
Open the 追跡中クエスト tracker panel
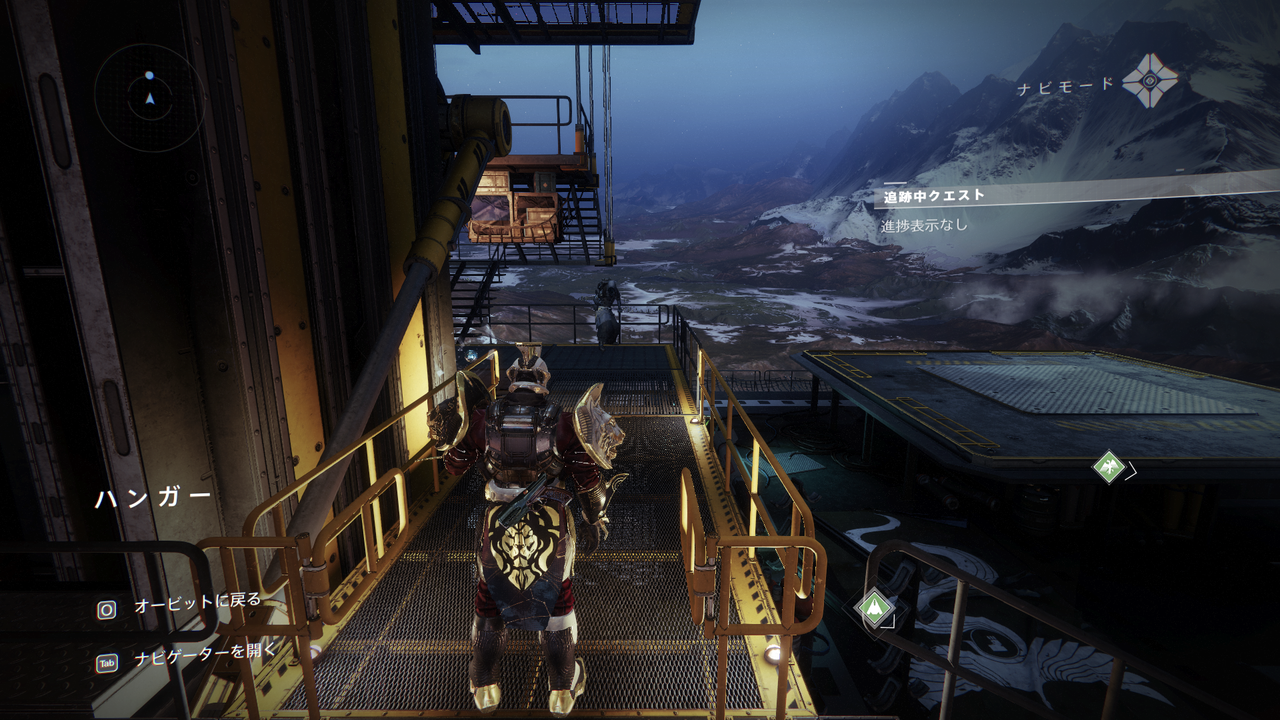pos(934,196)
